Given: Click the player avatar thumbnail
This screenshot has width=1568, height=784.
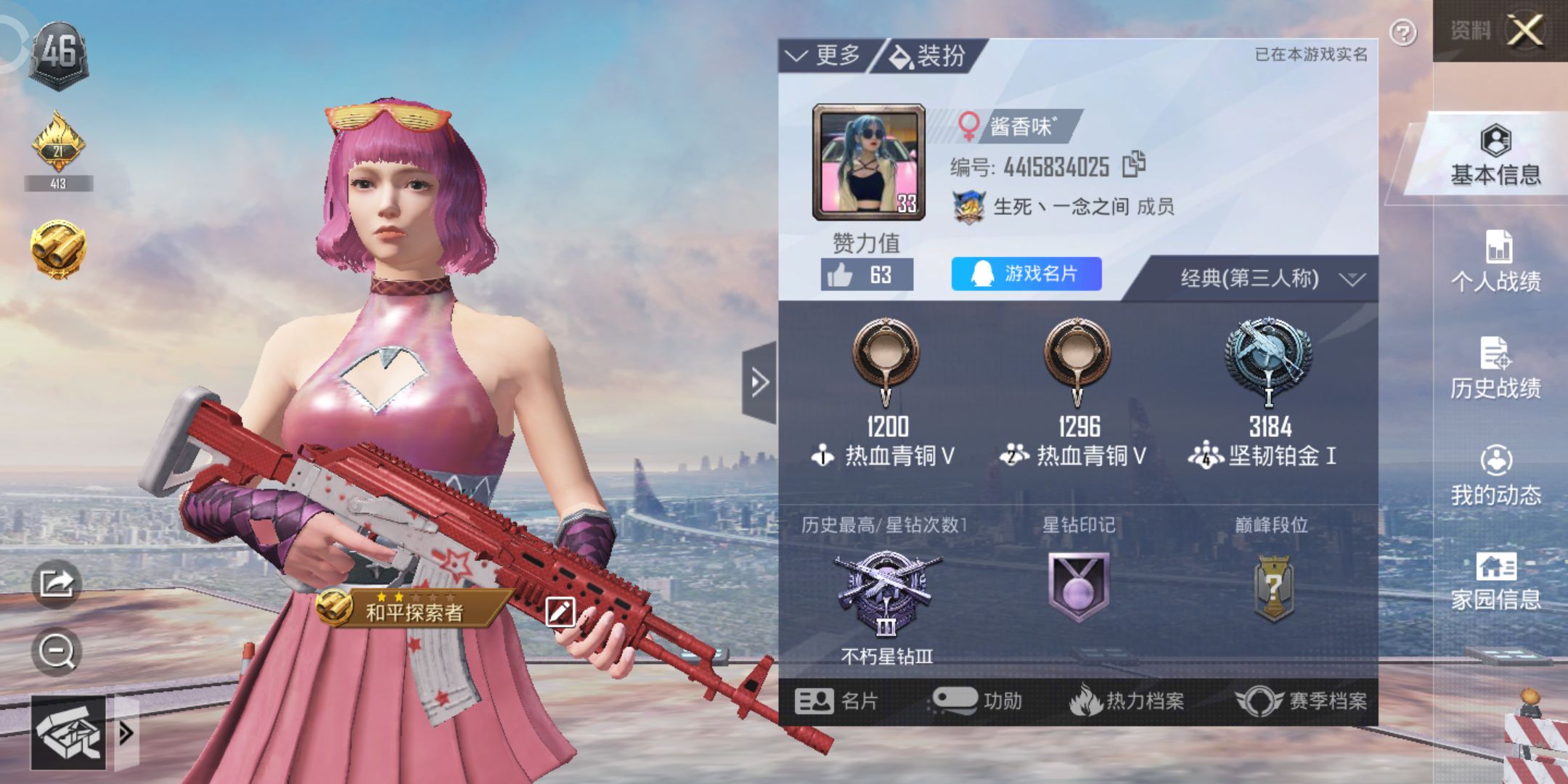Looking at the screenshot, I should (x=868, y=160).
